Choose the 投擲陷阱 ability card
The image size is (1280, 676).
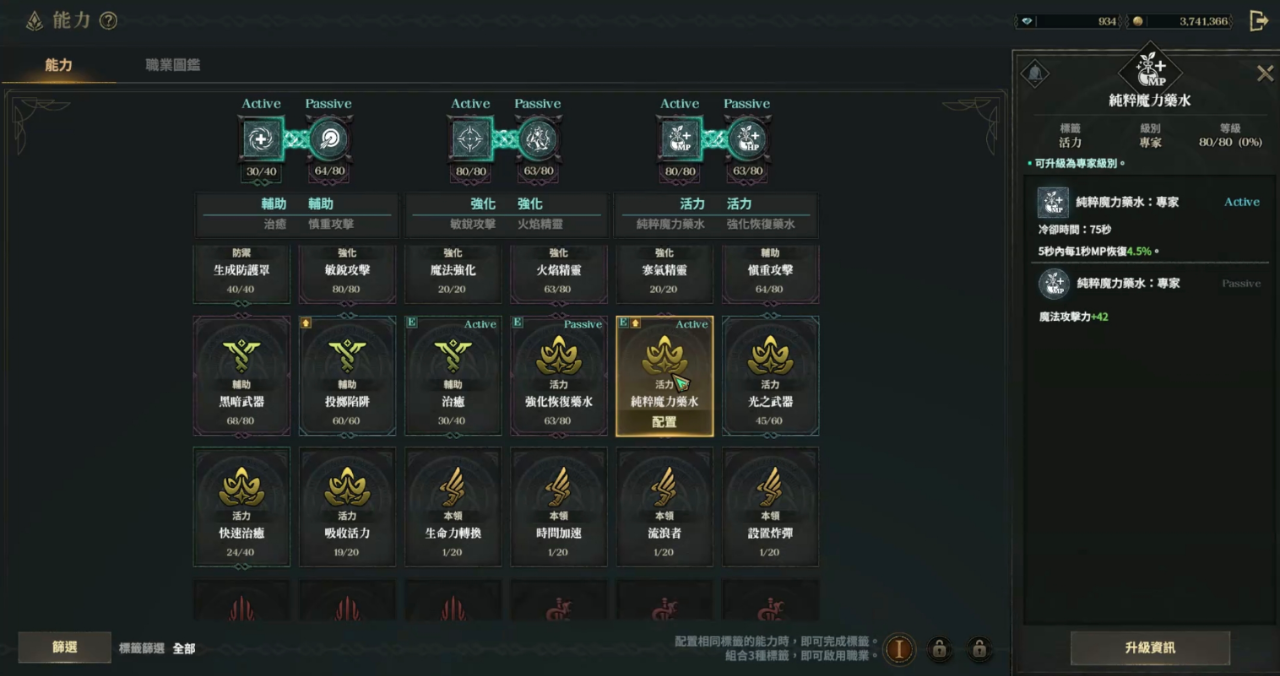[348, 376]
